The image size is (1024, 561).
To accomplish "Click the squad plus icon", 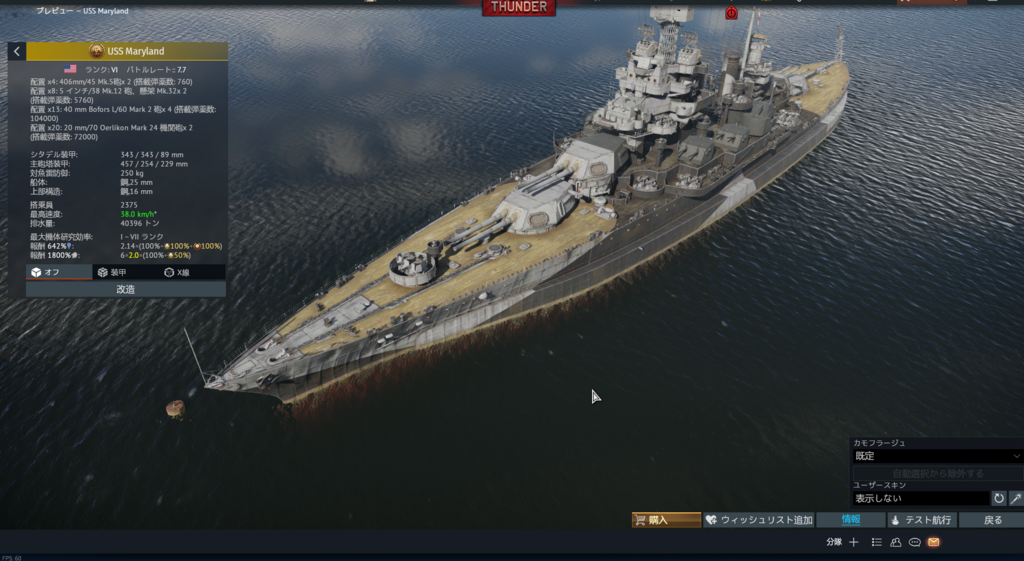I will [854, 542].
